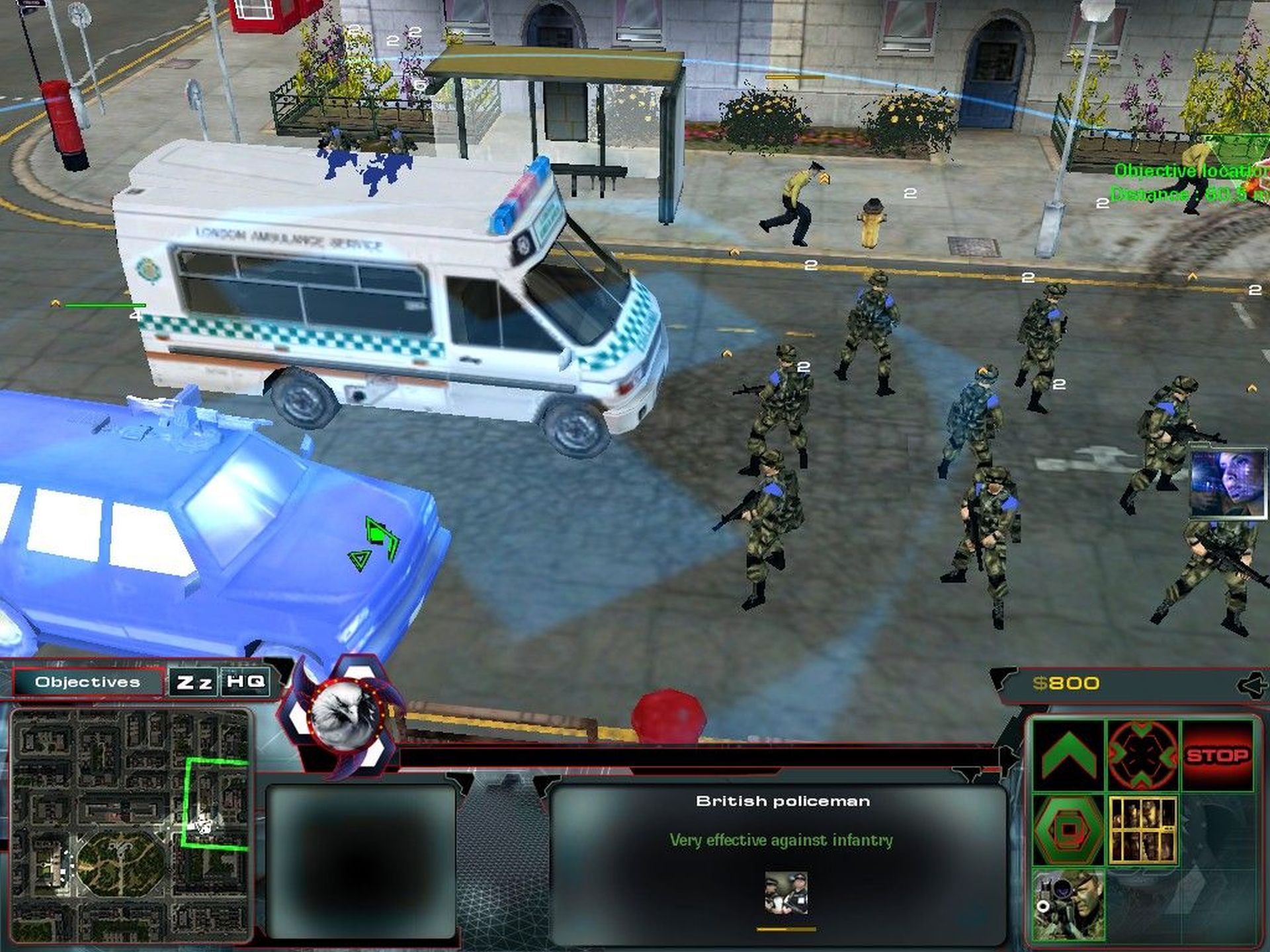1270x952 pixels.
Task: Issue the STOP command
Action: tap(1217, 756)
